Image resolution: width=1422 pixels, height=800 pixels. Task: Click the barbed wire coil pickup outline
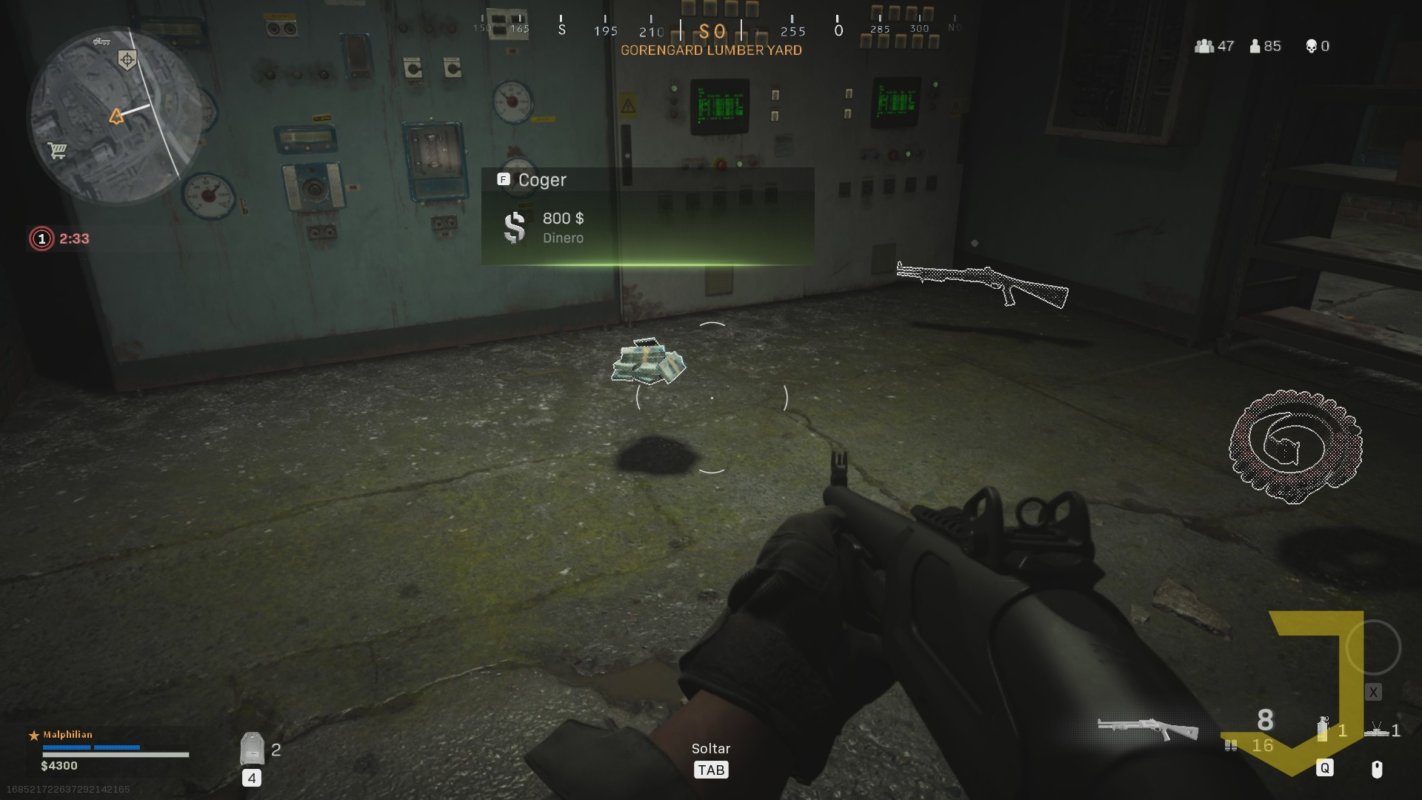[1293, 446]
